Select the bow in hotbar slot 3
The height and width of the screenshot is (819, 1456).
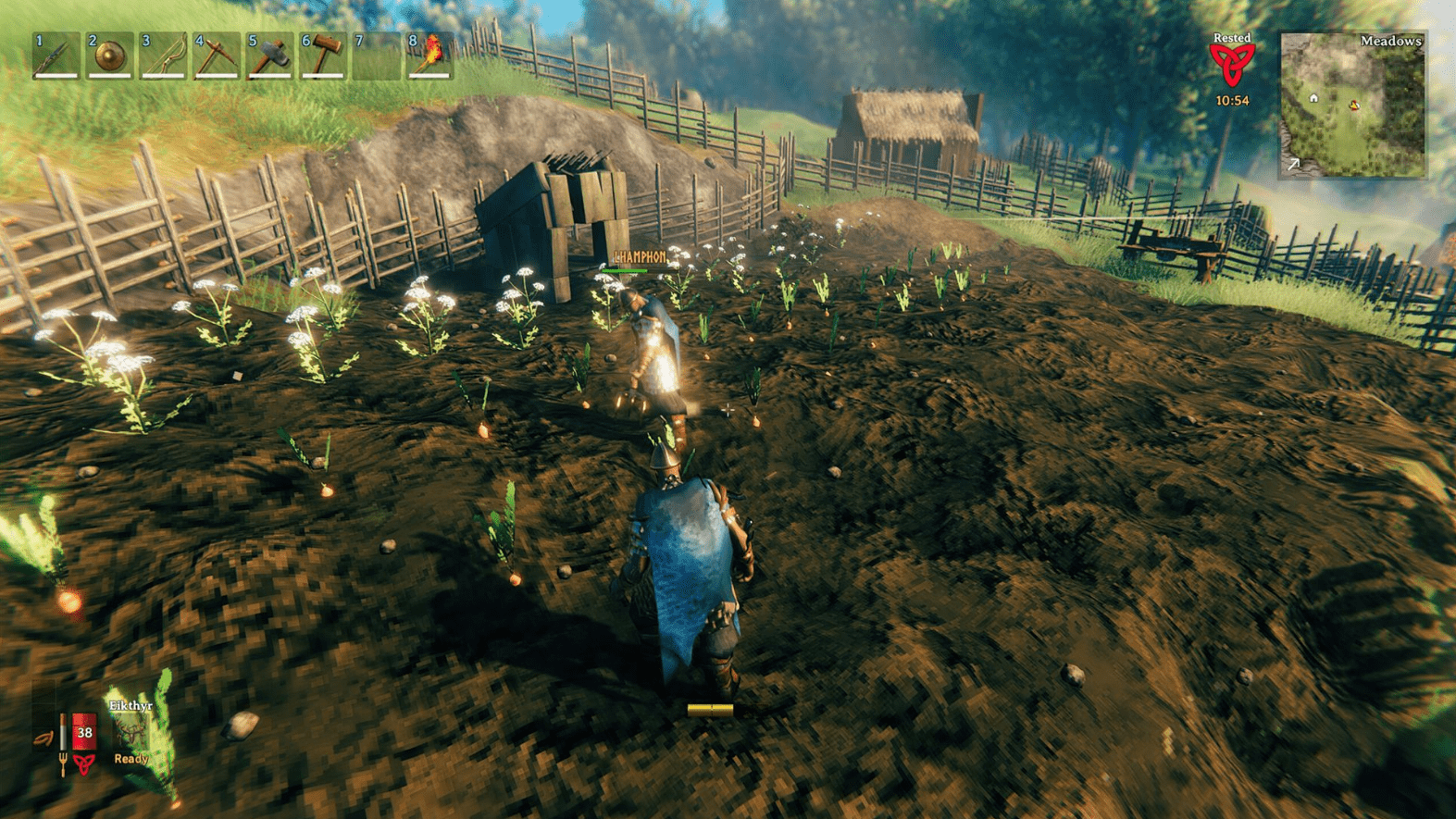(x=161, y=57)
